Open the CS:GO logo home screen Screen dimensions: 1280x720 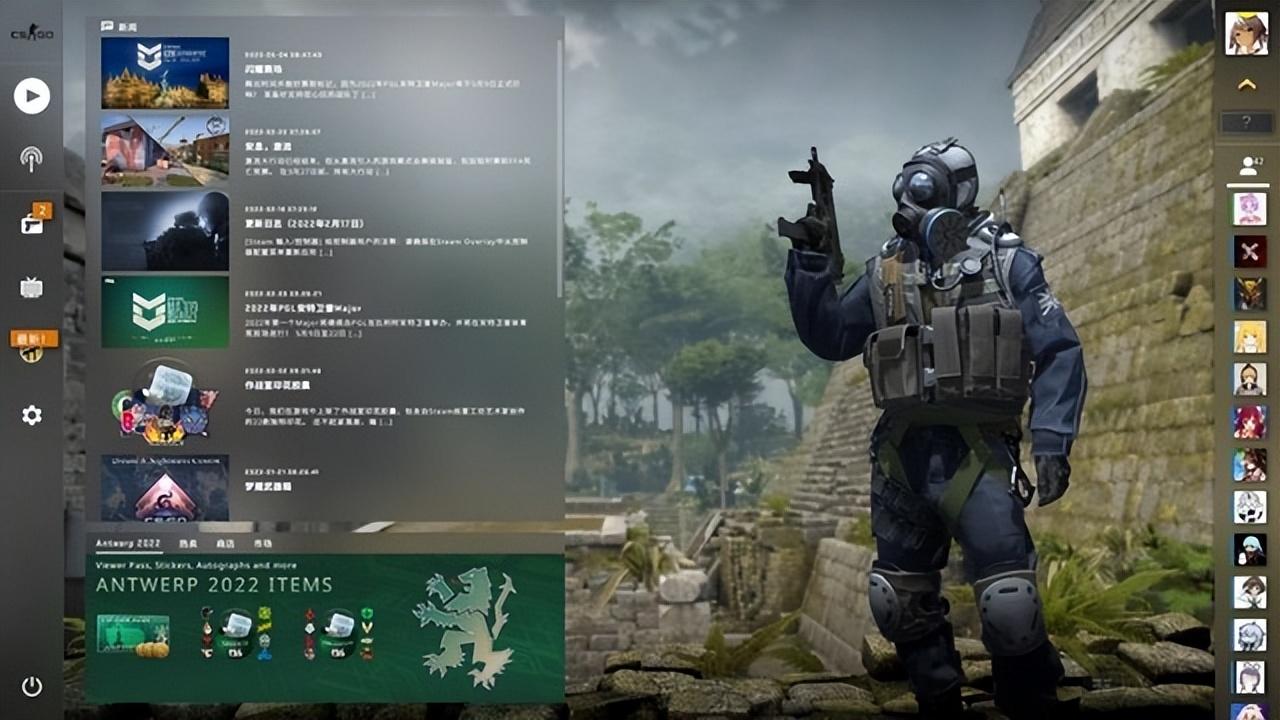coord(32,33)
